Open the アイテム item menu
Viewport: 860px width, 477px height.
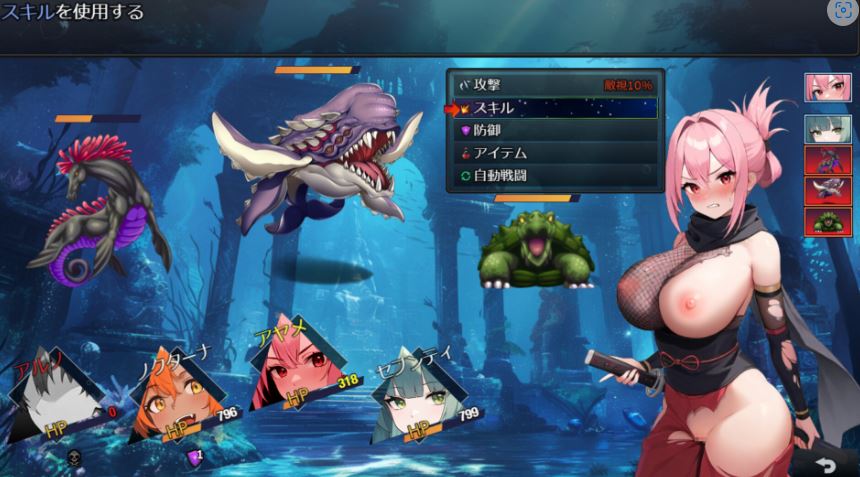554,153
